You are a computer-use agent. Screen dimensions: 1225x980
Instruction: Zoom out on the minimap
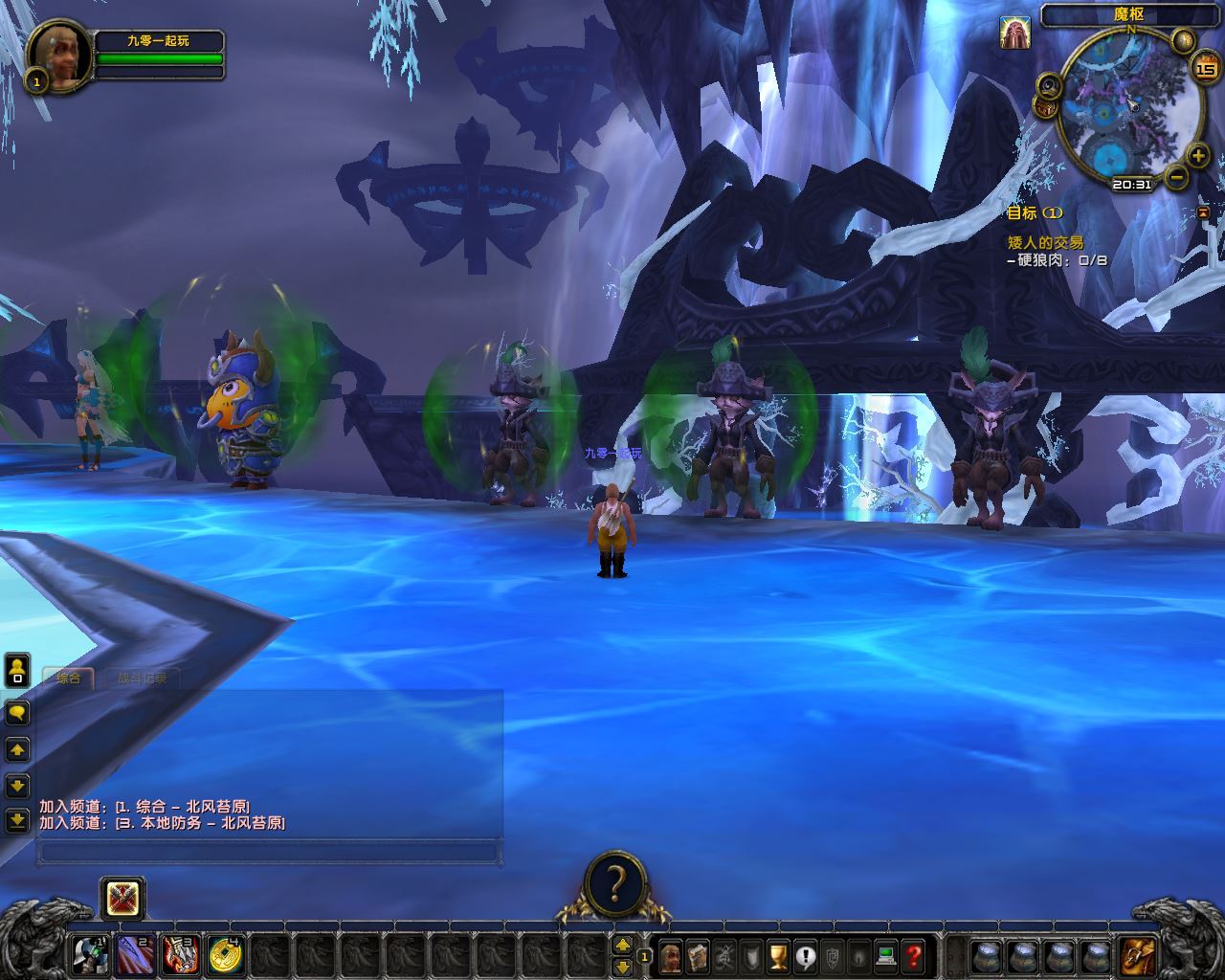point(1177,177)
